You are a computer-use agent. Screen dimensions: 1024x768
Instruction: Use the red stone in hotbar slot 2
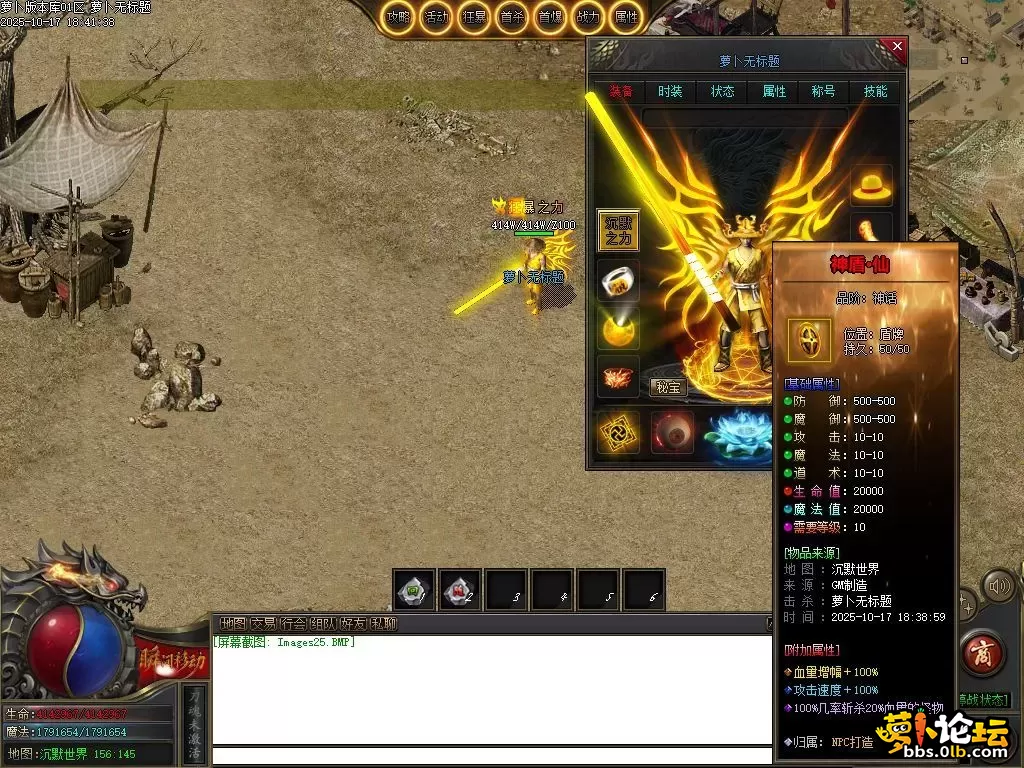pos(461,590)
